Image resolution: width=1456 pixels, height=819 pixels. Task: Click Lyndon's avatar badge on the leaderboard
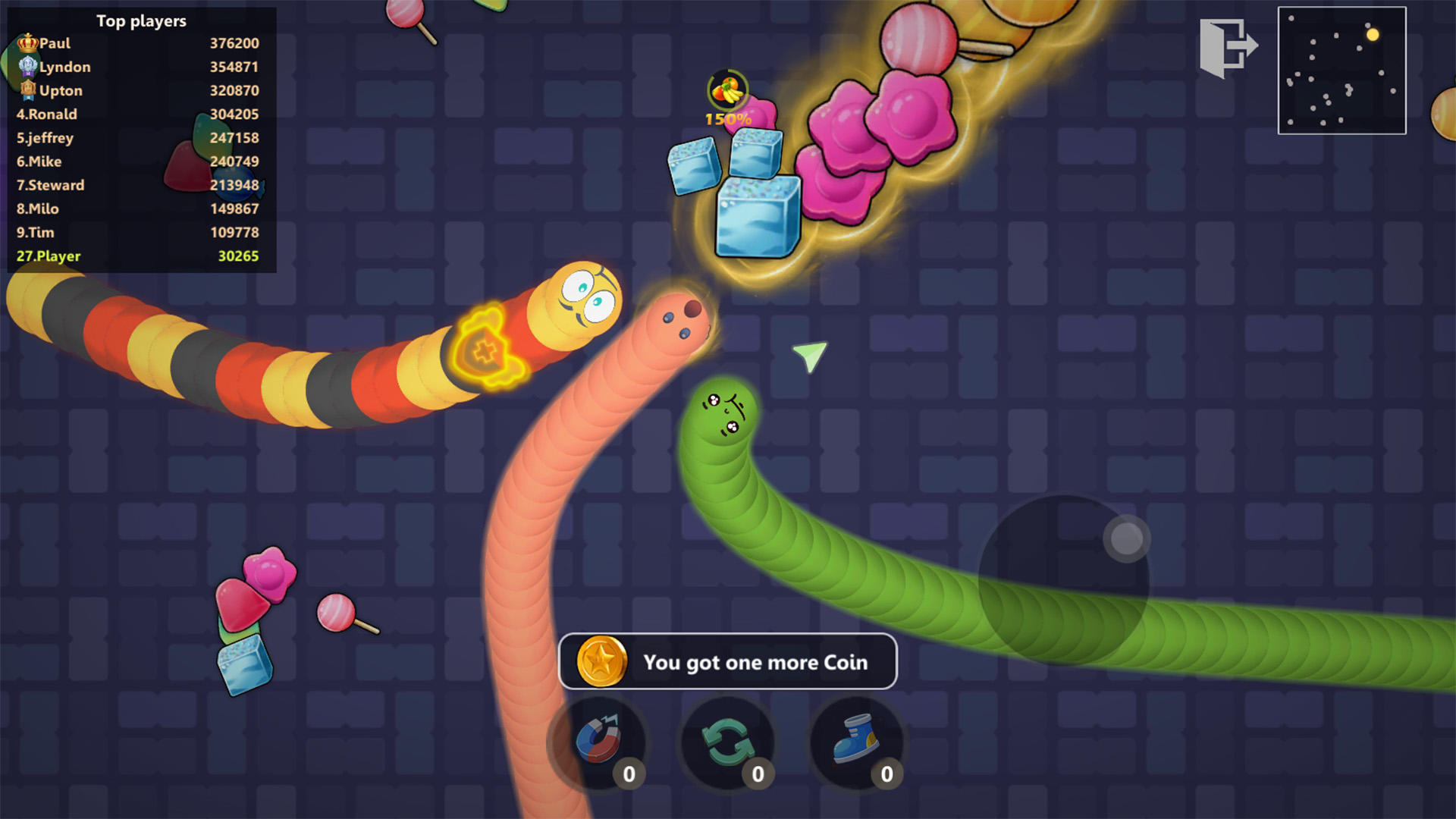[x=29, y=66]
